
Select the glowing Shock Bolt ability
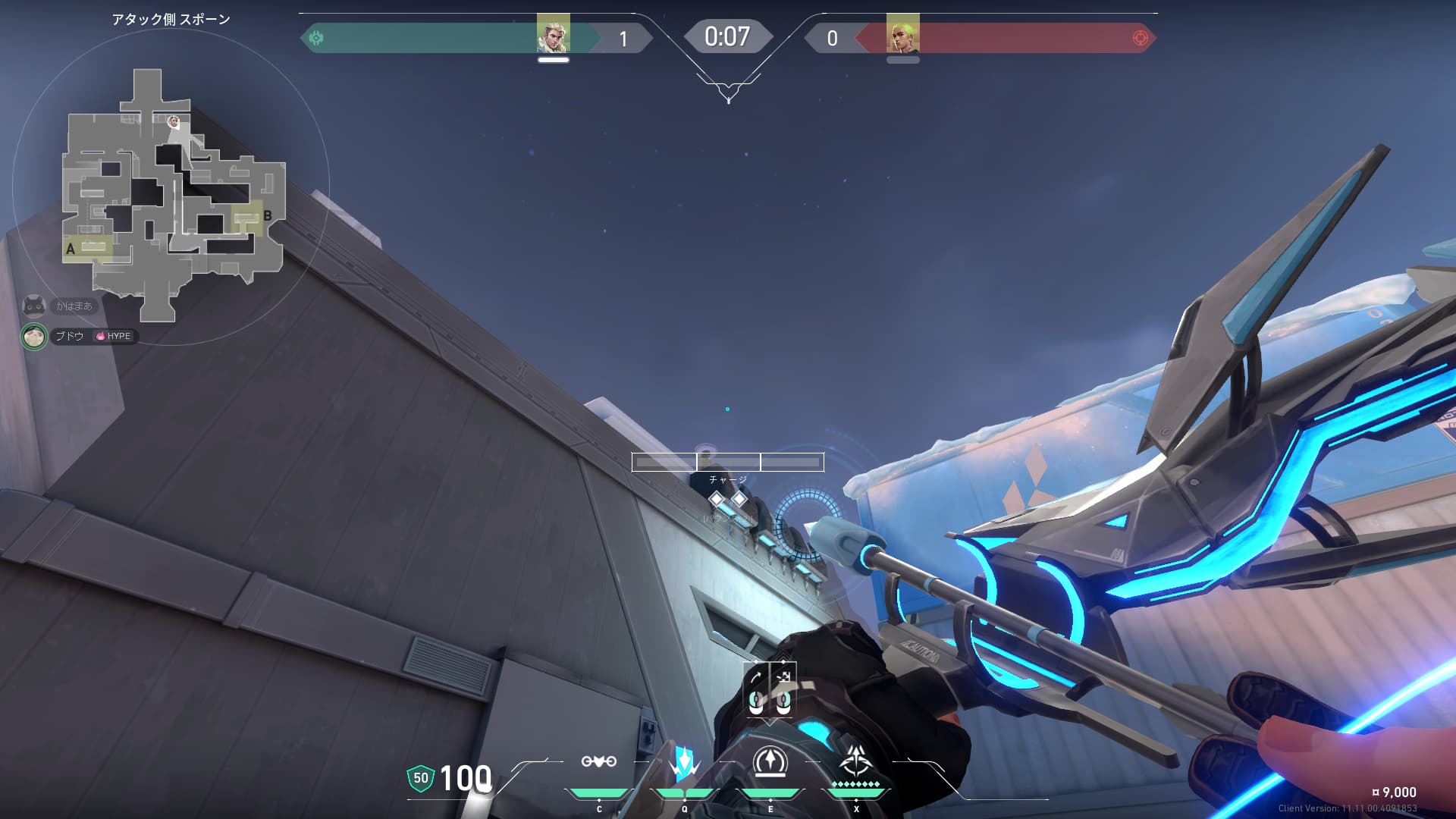click(684, 763)
